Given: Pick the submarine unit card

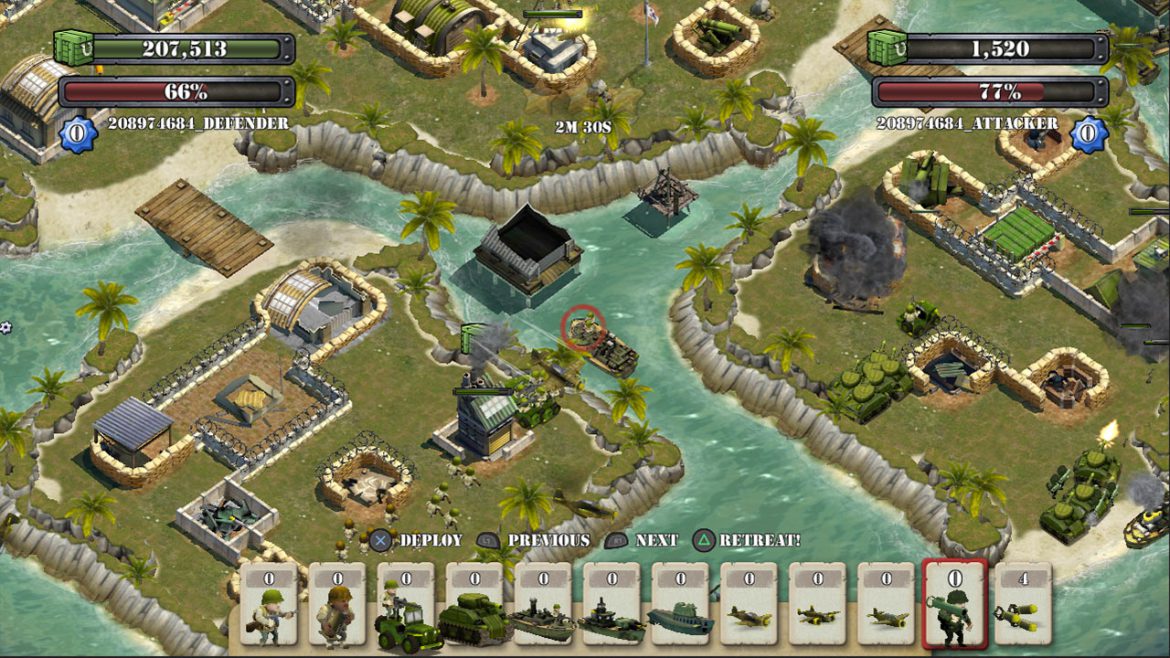Looking at the screenshot, I should [x=680, y=606].
